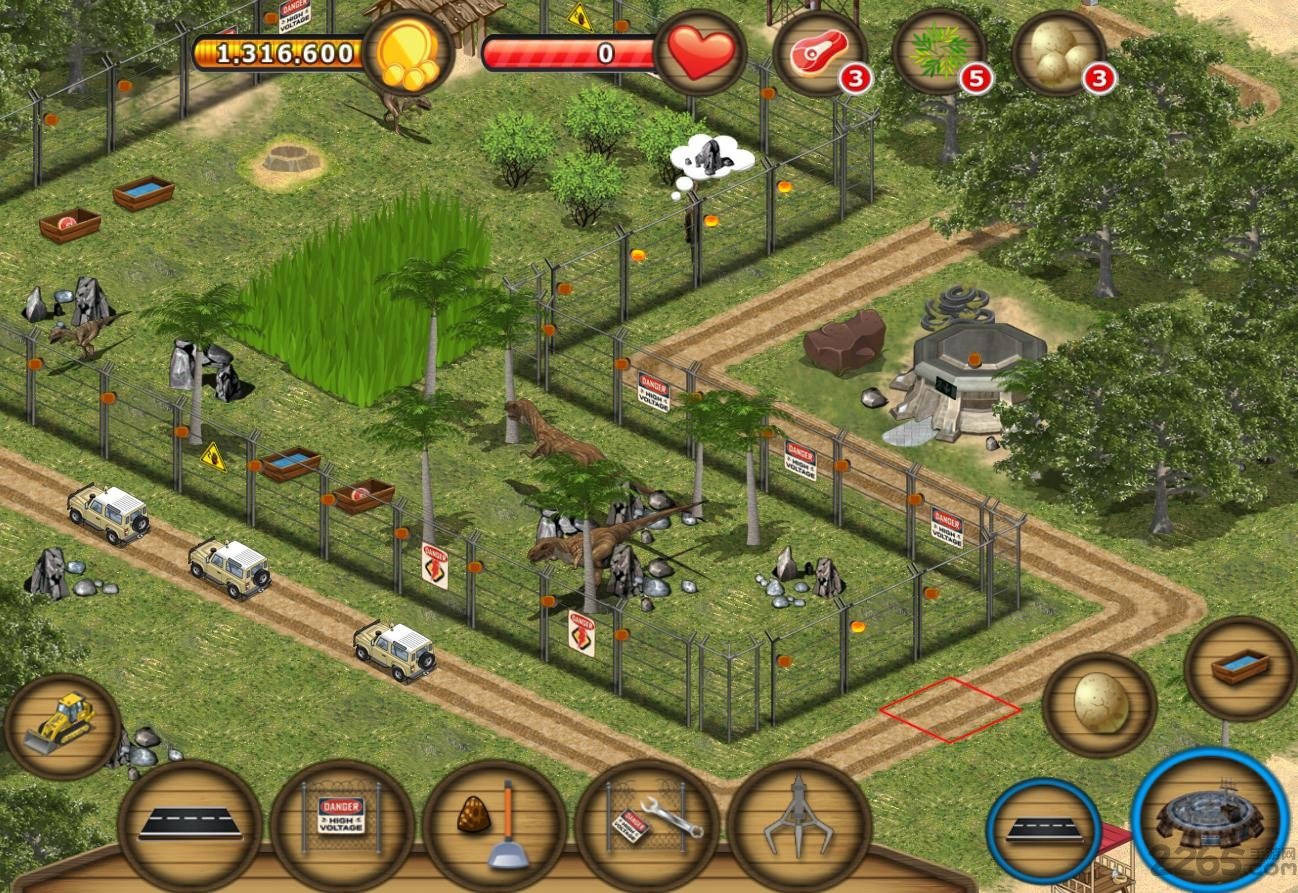Click the blue-ringed road category button
The image size is (1298, 893).
(x=1043, y=831)
